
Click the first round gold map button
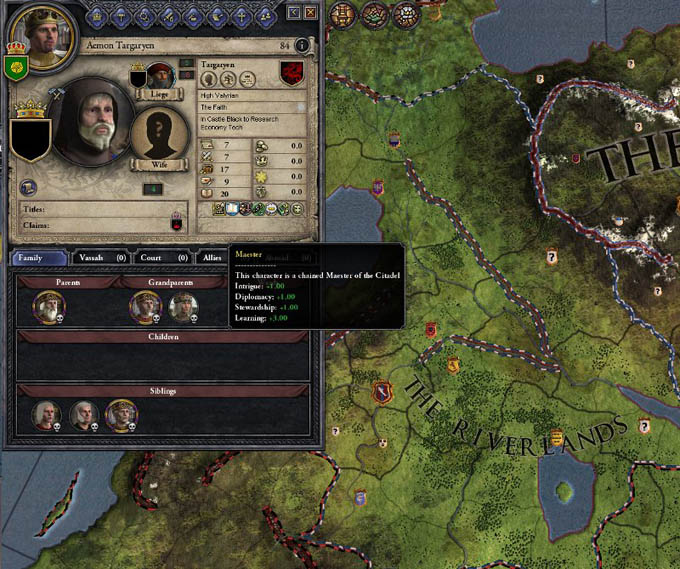click(343, 14)
